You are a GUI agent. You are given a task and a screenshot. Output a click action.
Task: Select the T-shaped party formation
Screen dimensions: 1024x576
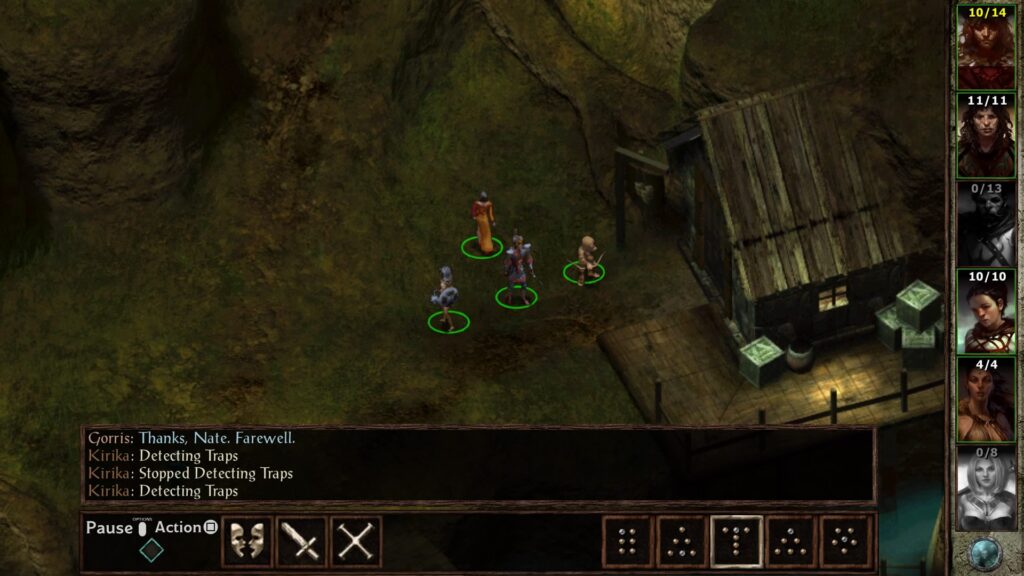[x=737, y=541]
